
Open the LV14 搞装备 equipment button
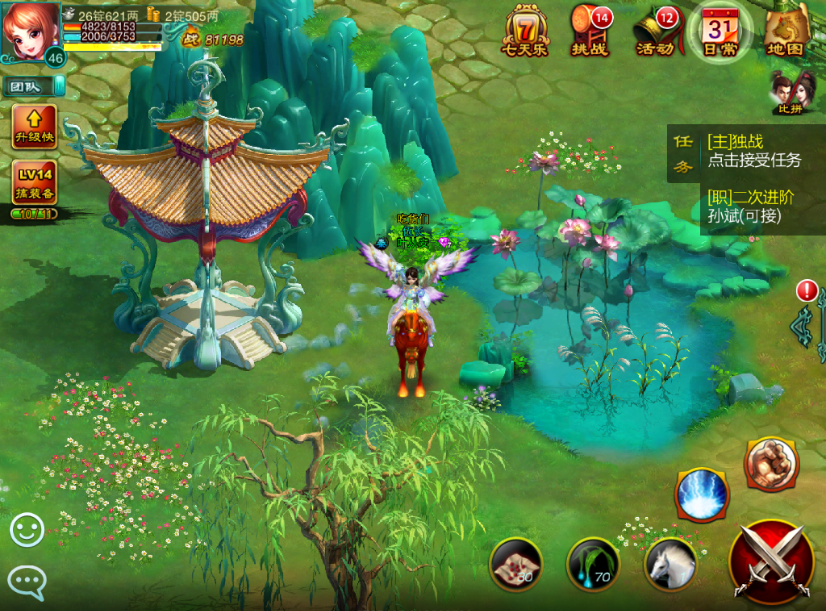tap(34, 183)
